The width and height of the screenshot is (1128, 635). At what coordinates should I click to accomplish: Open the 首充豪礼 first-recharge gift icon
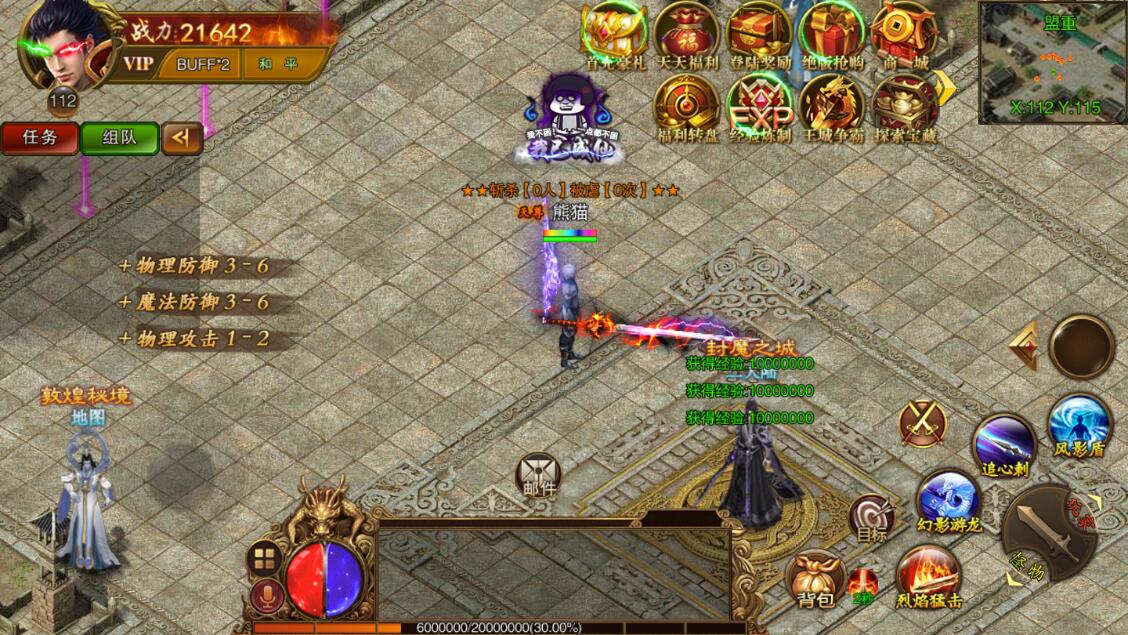click(x=614, y=33)
